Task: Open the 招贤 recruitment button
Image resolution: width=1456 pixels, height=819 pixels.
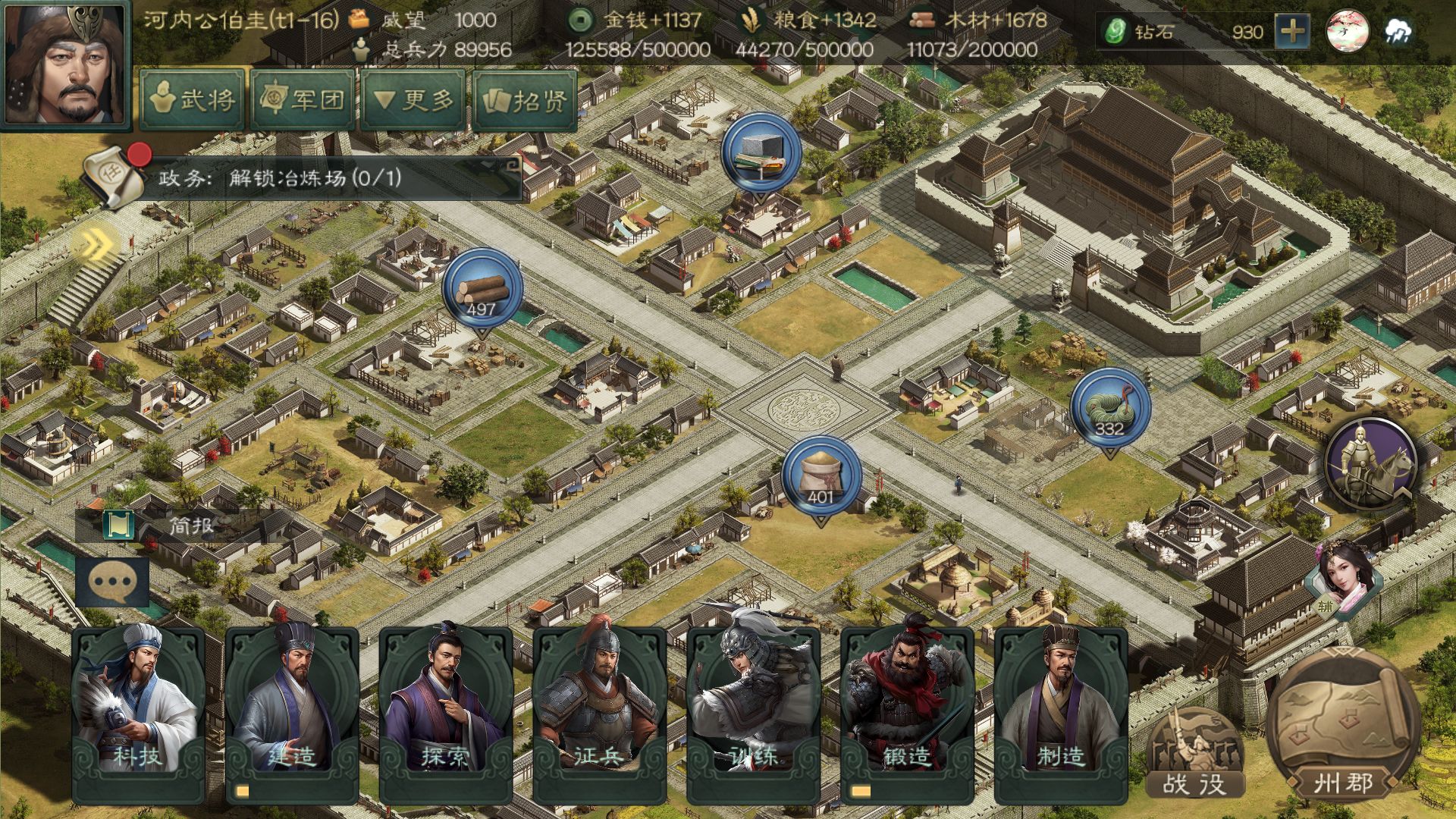Action: [525, 99]
